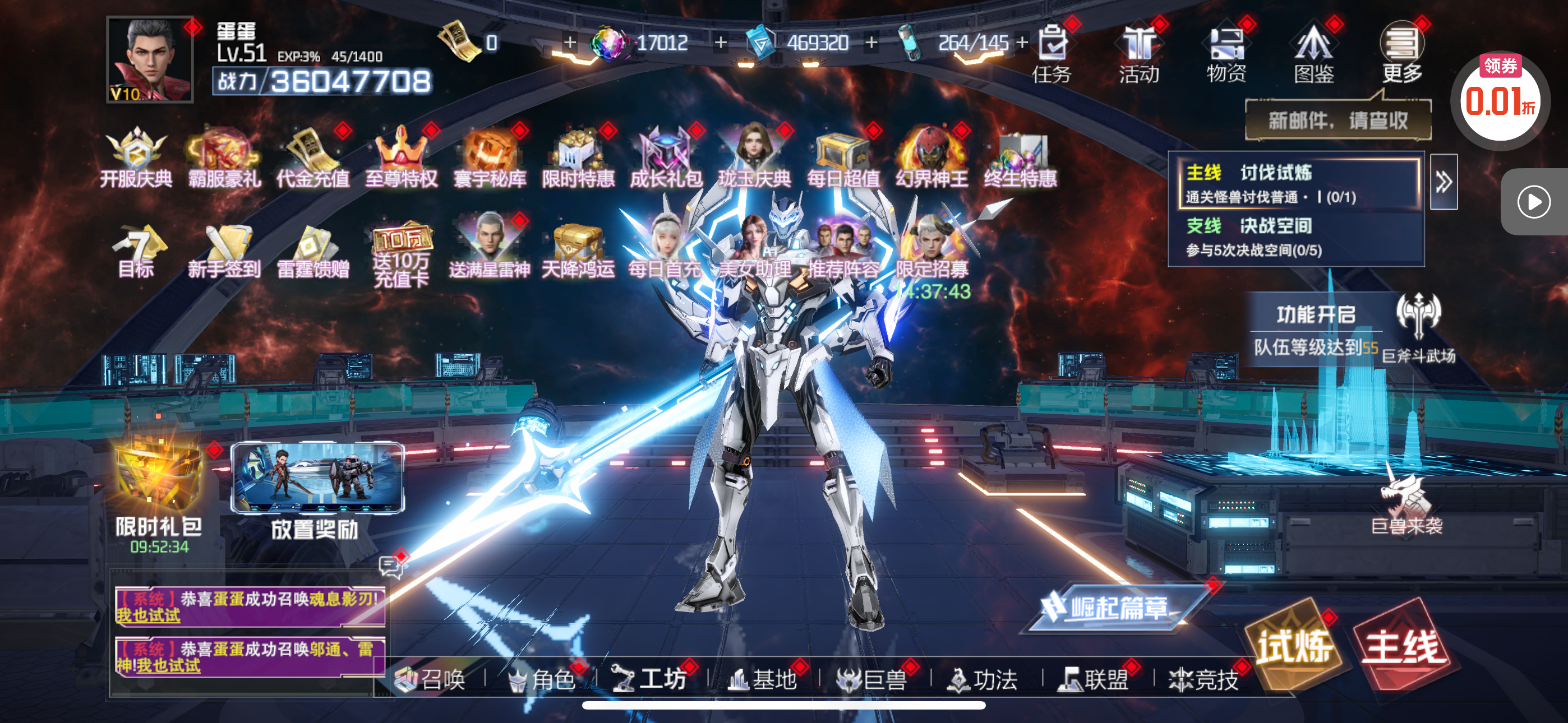Open the 物资 supplies bag
Screen dimensions: 1568x723
[1227, 54]
